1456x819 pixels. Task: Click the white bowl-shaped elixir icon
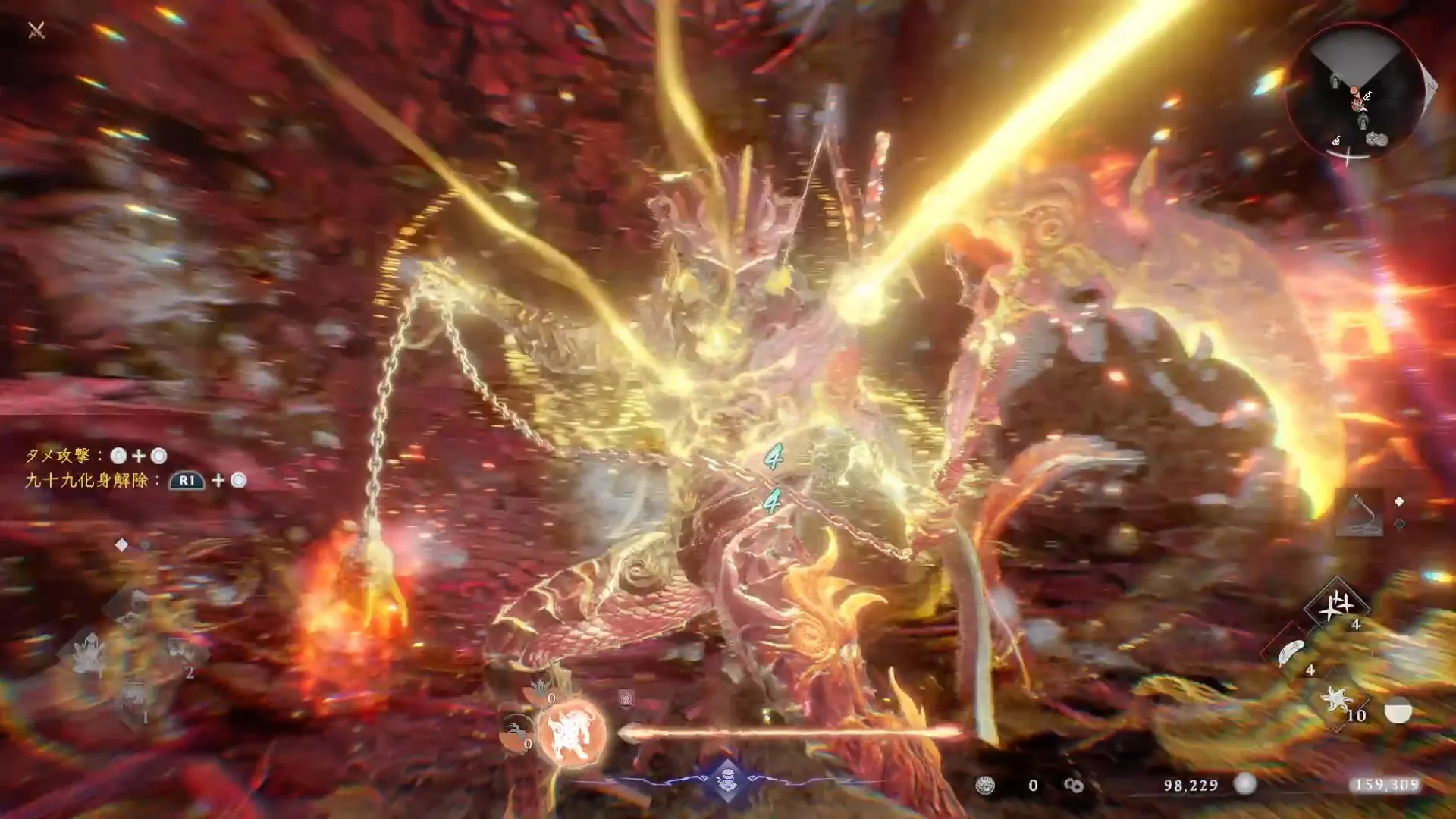(1398, 711)
